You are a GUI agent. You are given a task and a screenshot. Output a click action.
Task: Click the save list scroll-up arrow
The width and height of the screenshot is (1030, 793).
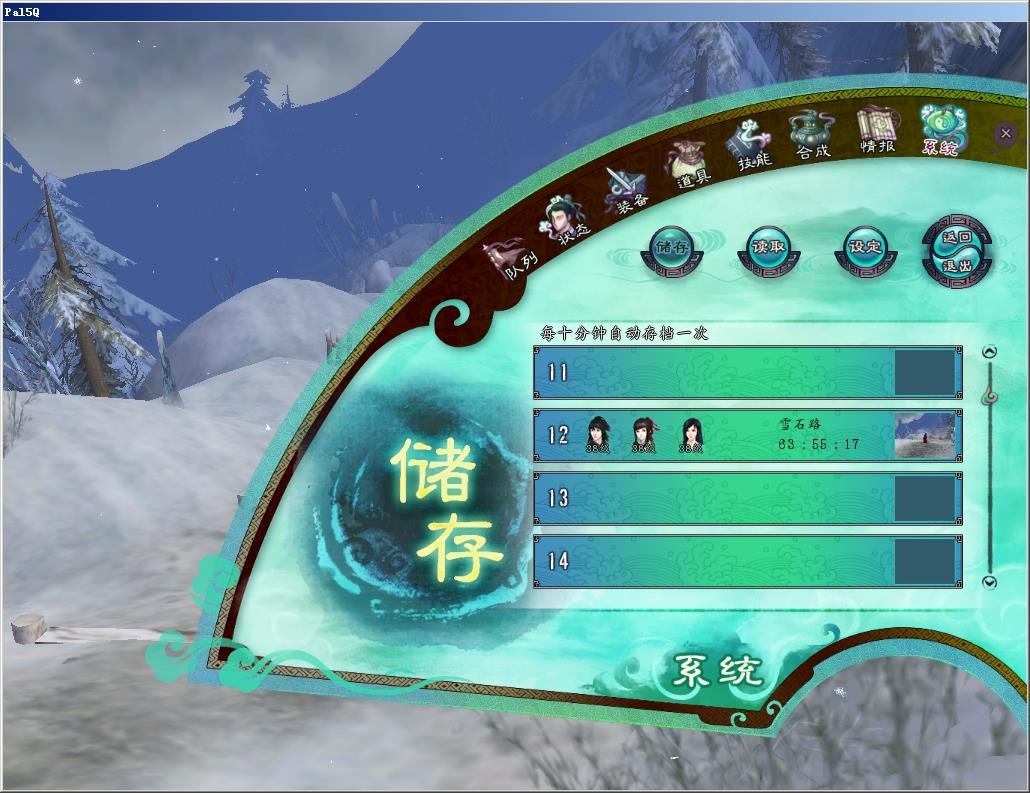click(990, 351)
